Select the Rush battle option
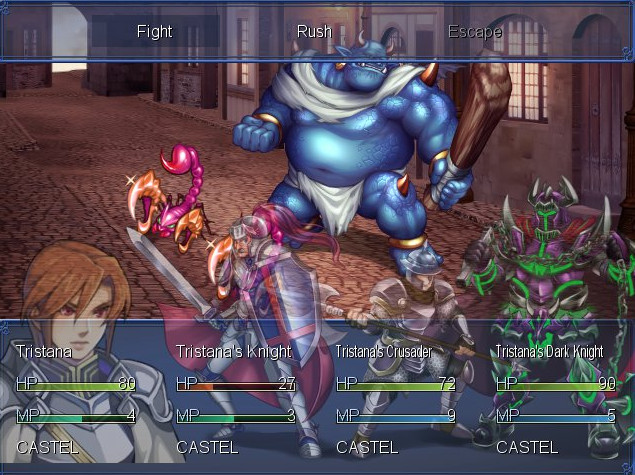This screenshot has height=475, width=635. point(314,31)
